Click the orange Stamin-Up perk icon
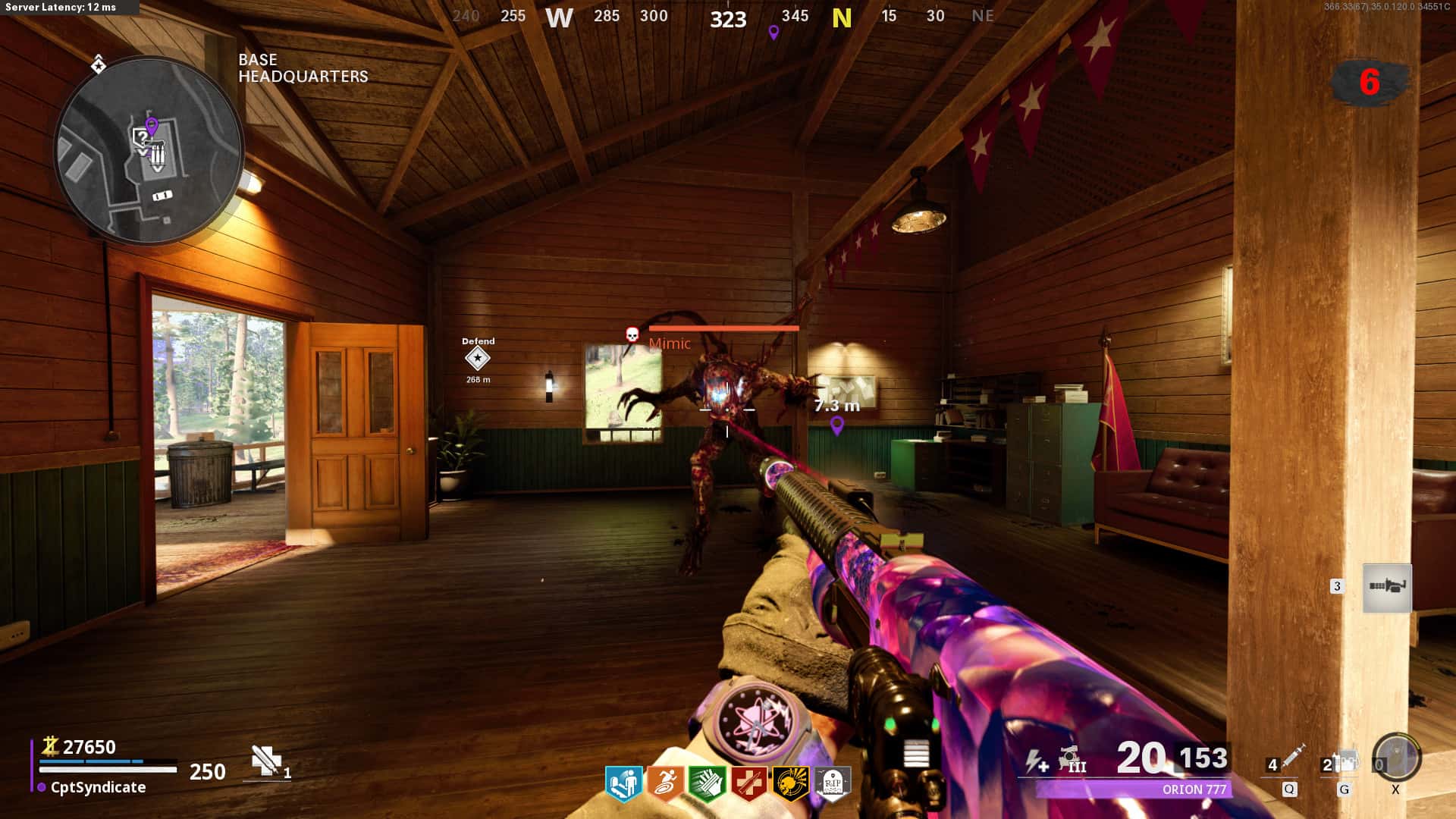The height and width of the screenshot is (819, 1456). pos(665,783)
